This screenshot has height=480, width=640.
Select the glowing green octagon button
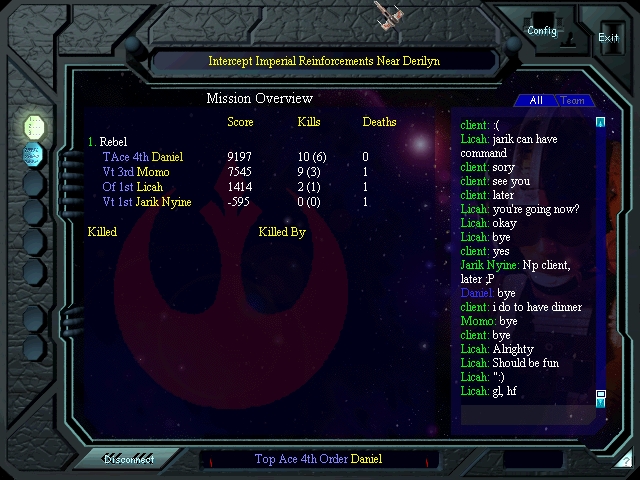(x=33, y=126)
